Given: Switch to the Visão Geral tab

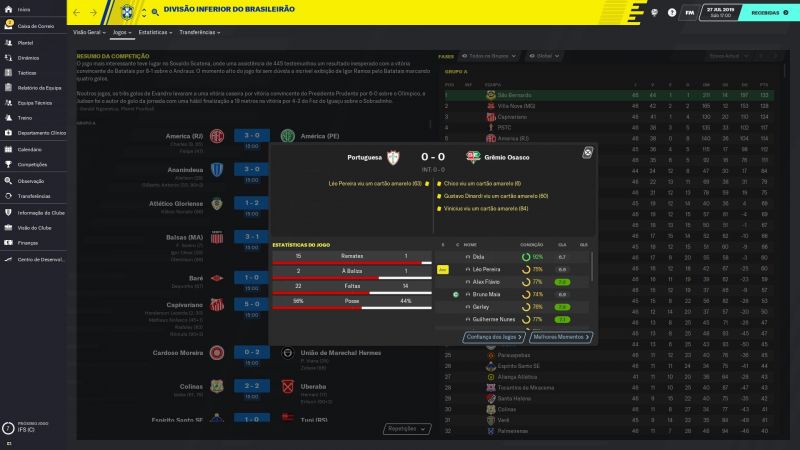Looking at the screenshot, I should tap(87, 32).
